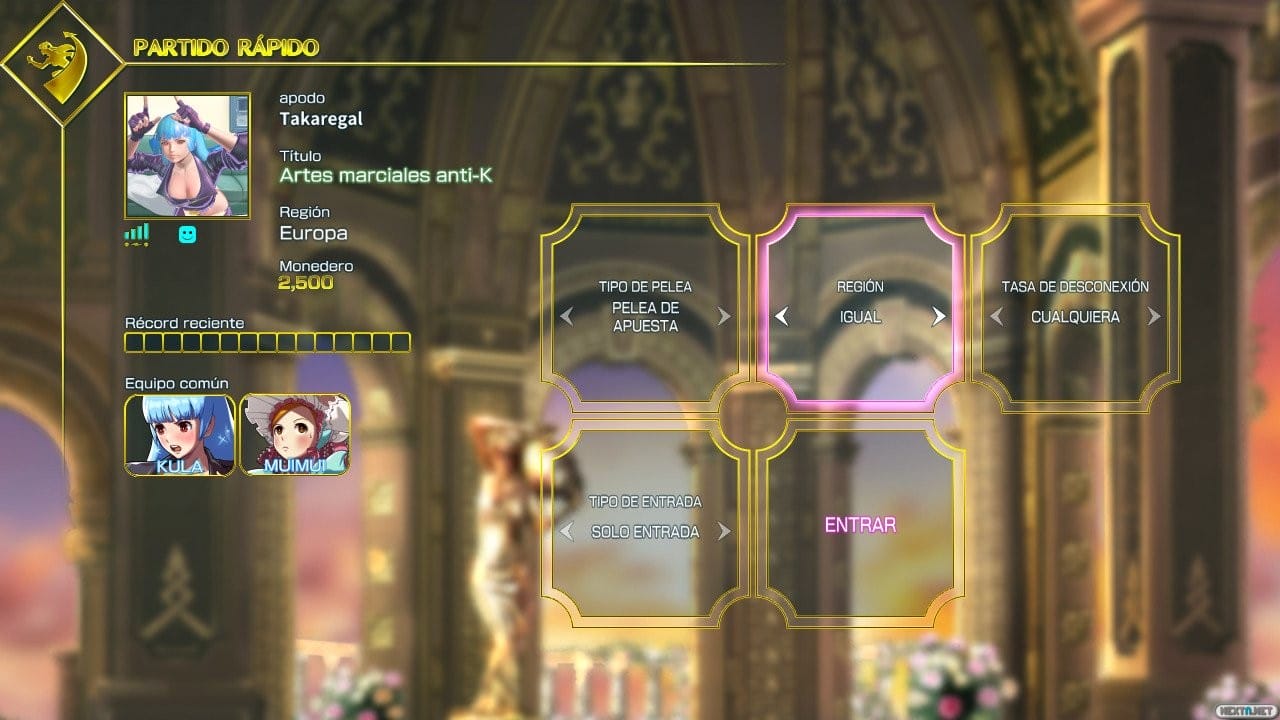Select Kula team portrait

(180, 434)
